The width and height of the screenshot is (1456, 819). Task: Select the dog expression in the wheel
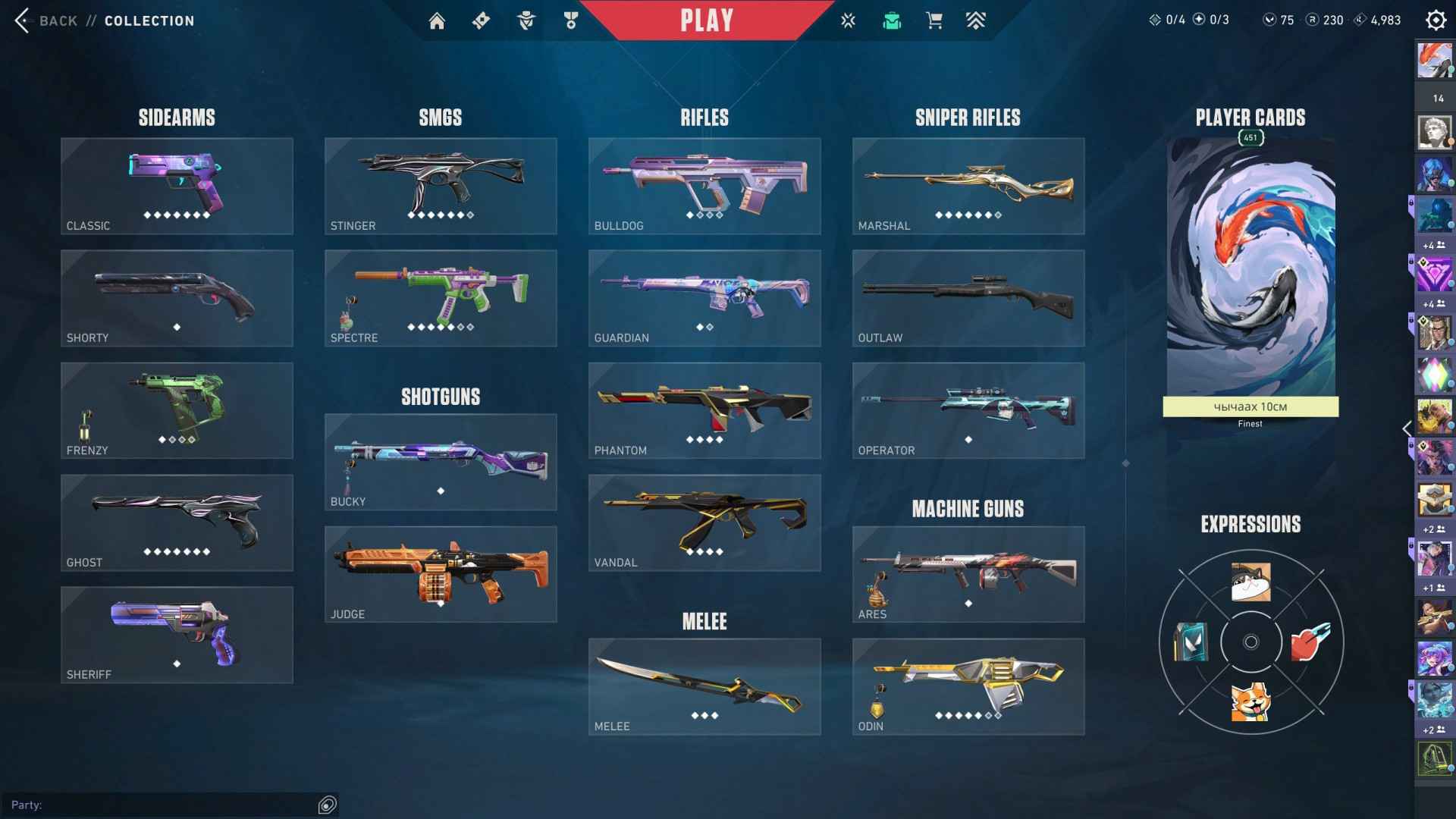pyautogui.click(x=1248, y=704)
